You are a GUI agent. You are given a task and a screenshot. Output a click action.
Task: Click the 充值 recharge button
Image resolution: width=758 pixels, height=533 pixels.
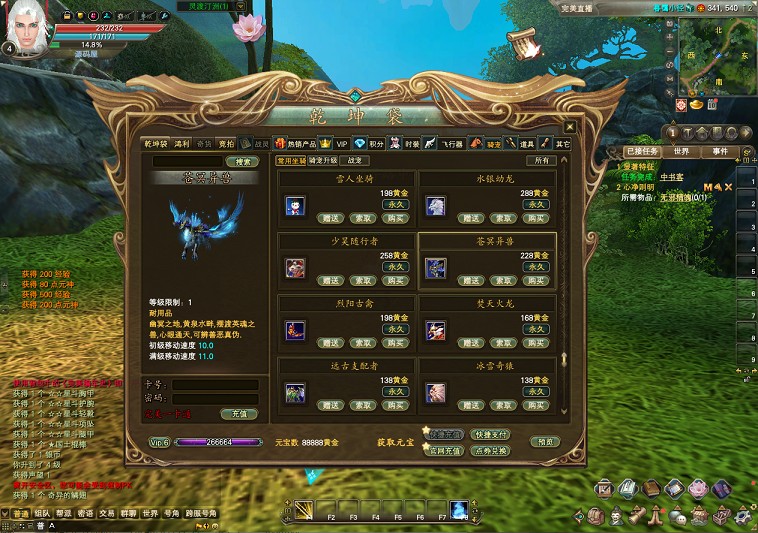click(x=239, y=413)
